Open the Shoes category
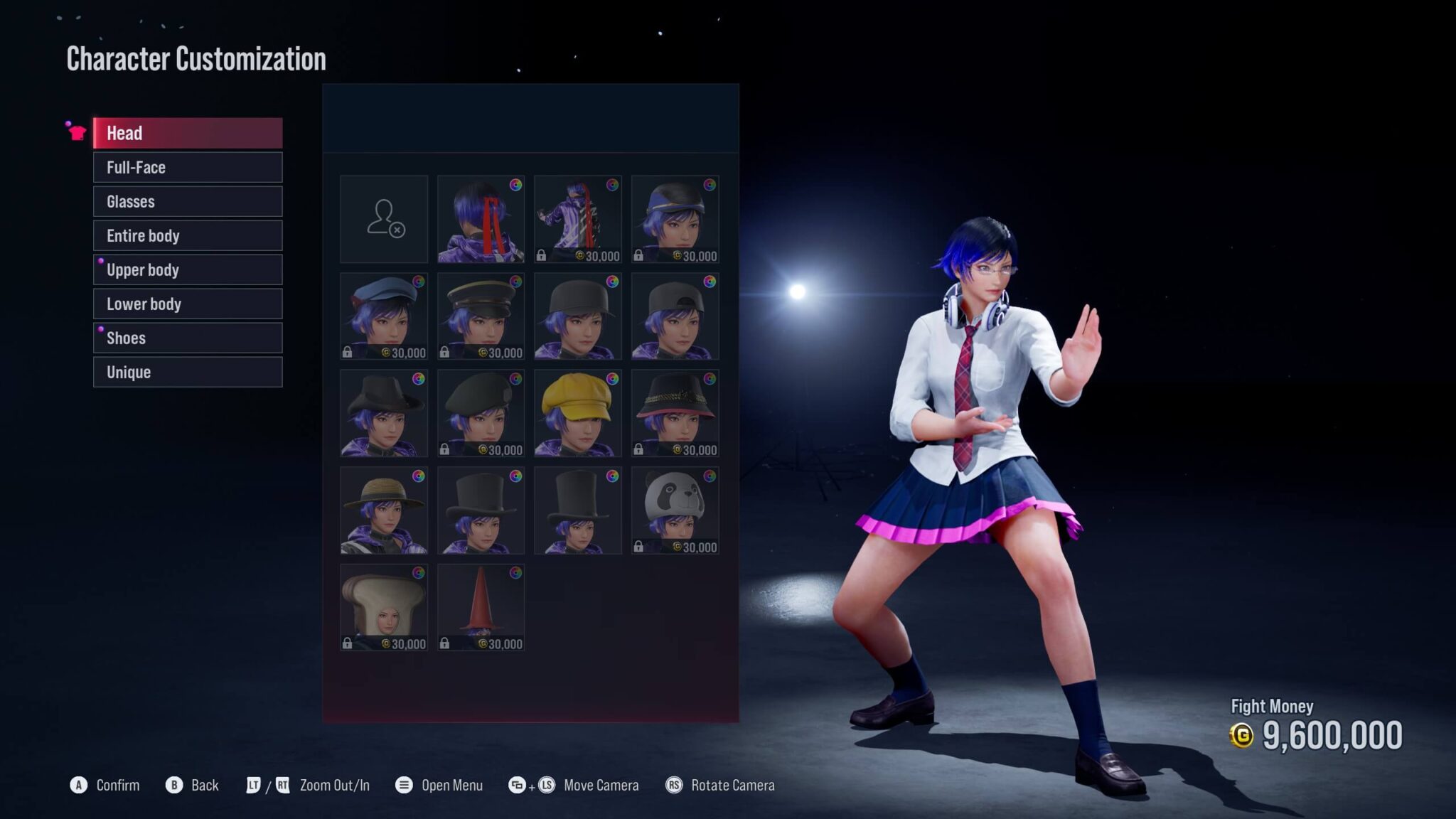This screenshot has width=1456, height=819. pos(188,338)
